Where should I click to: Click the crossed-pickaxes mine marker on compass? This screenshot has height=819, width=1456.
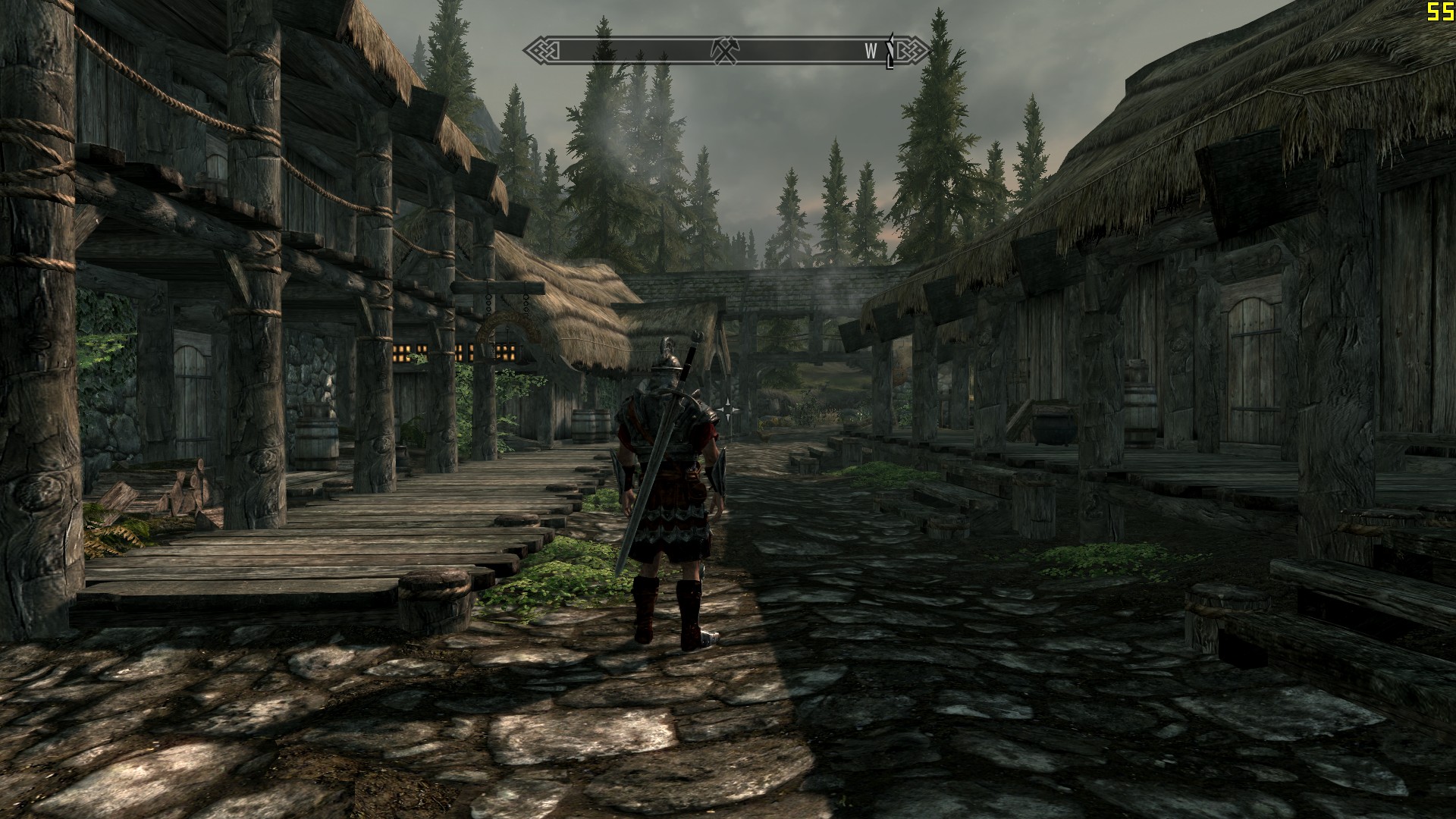[724, 50]
